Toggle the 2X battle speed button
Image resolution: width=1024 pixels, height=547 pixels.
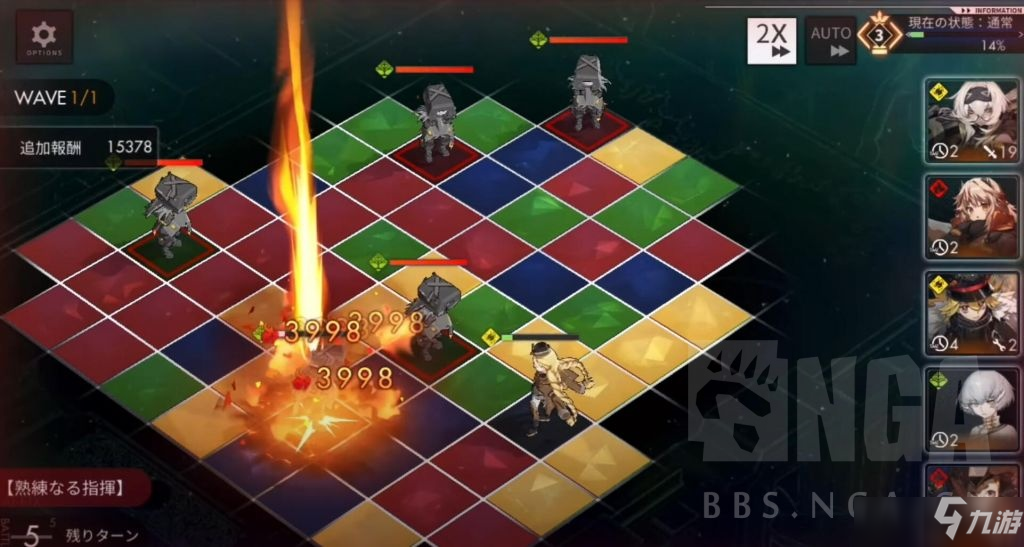tap(771, 40)
